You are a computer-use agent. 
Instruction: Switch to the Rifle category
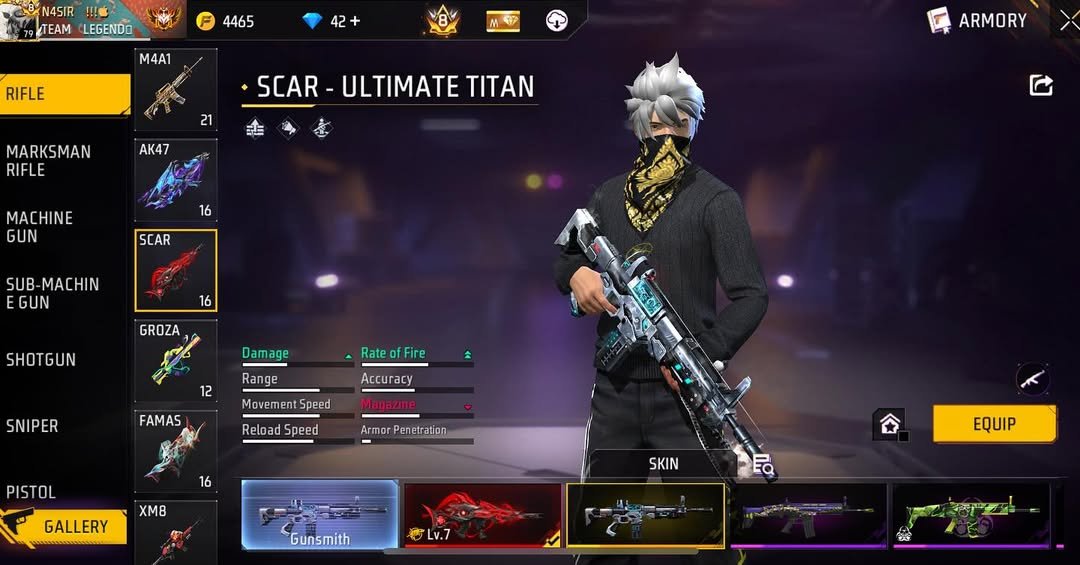64,94
